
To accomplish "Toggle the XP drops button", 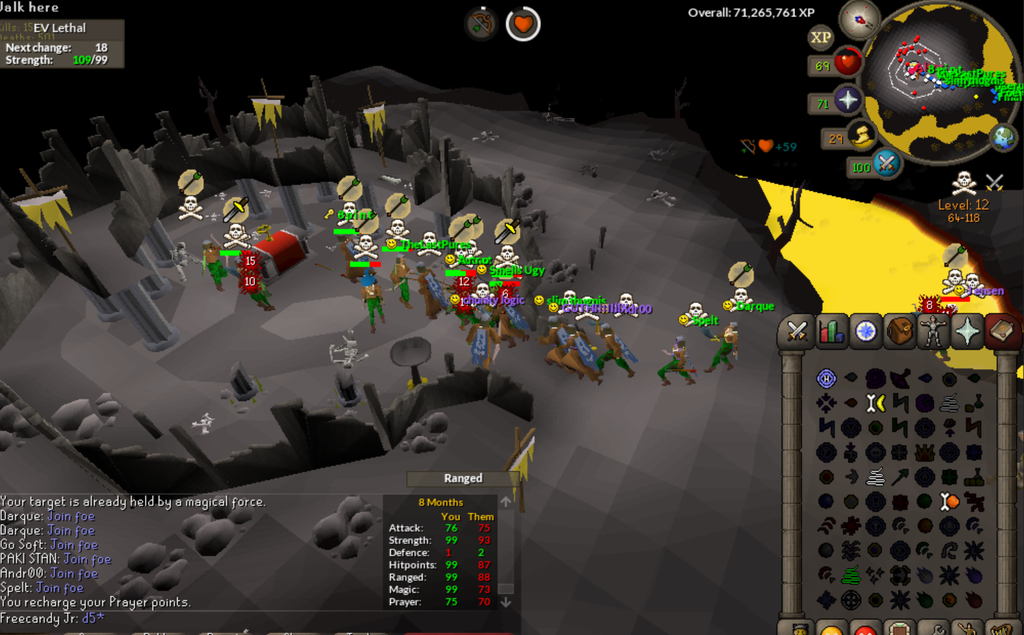I will [821, 37].
